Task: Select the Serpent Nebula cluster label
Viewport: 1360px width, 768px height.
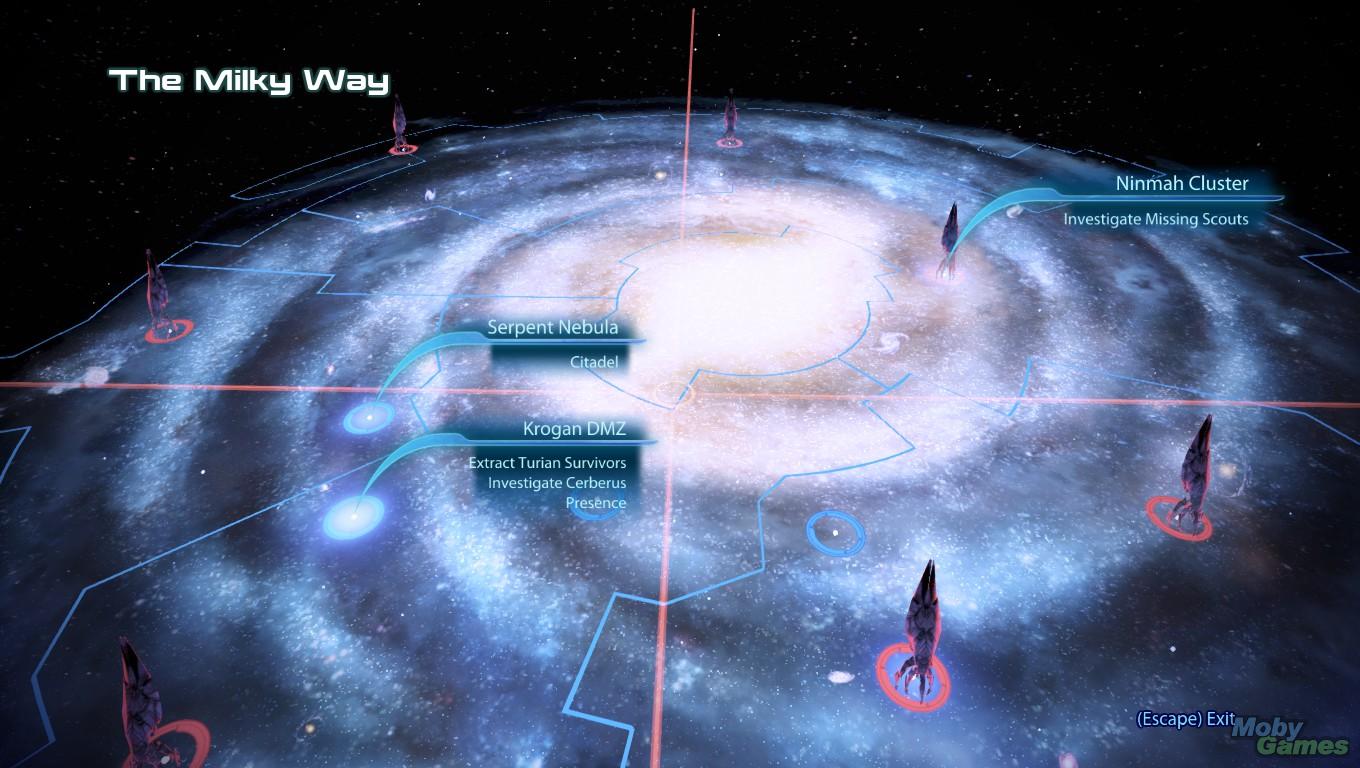Action: pyautogui.click(x=552, y=327)
